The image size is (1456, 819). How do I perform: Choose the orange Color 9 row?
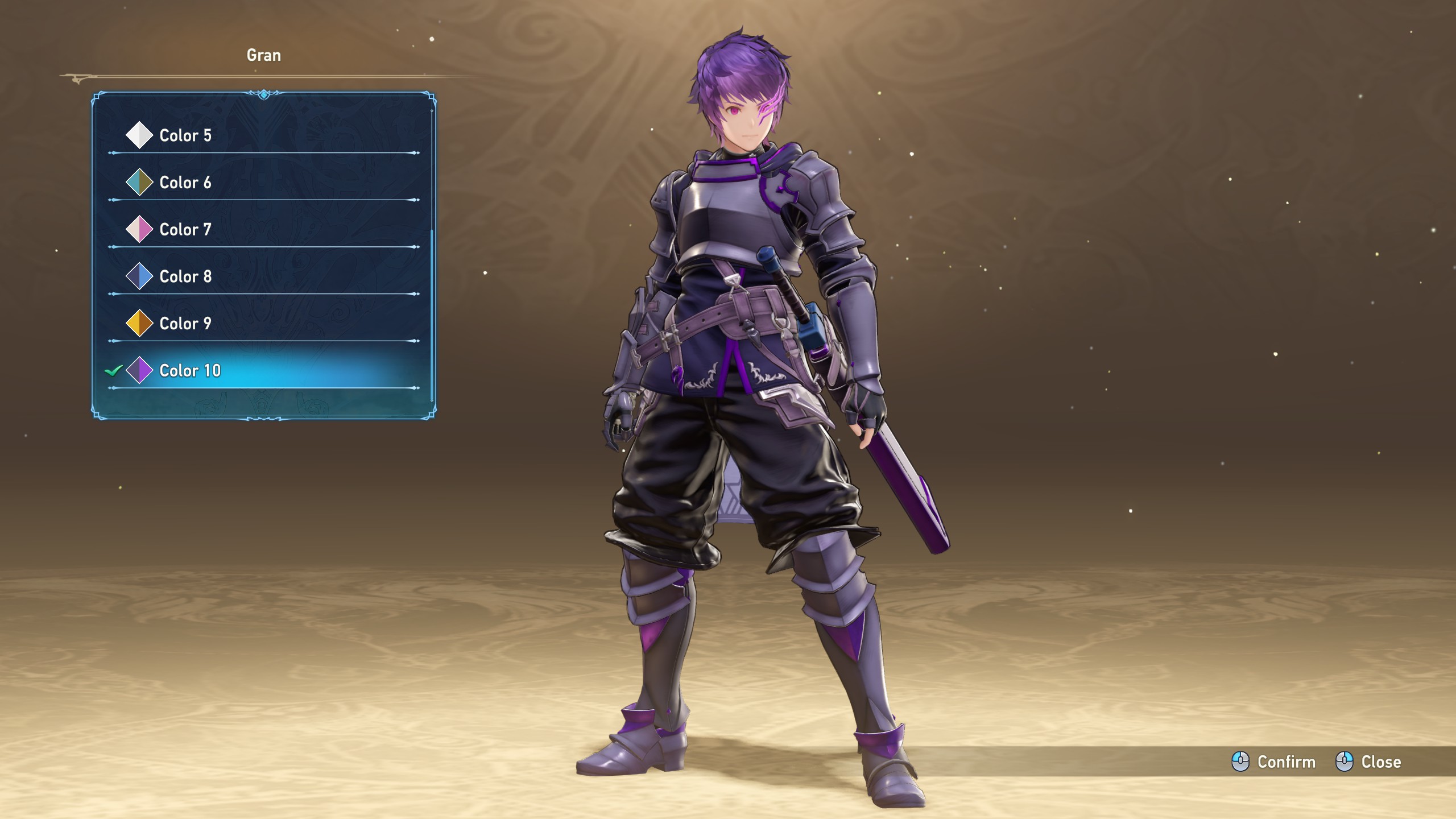(185, 324)
